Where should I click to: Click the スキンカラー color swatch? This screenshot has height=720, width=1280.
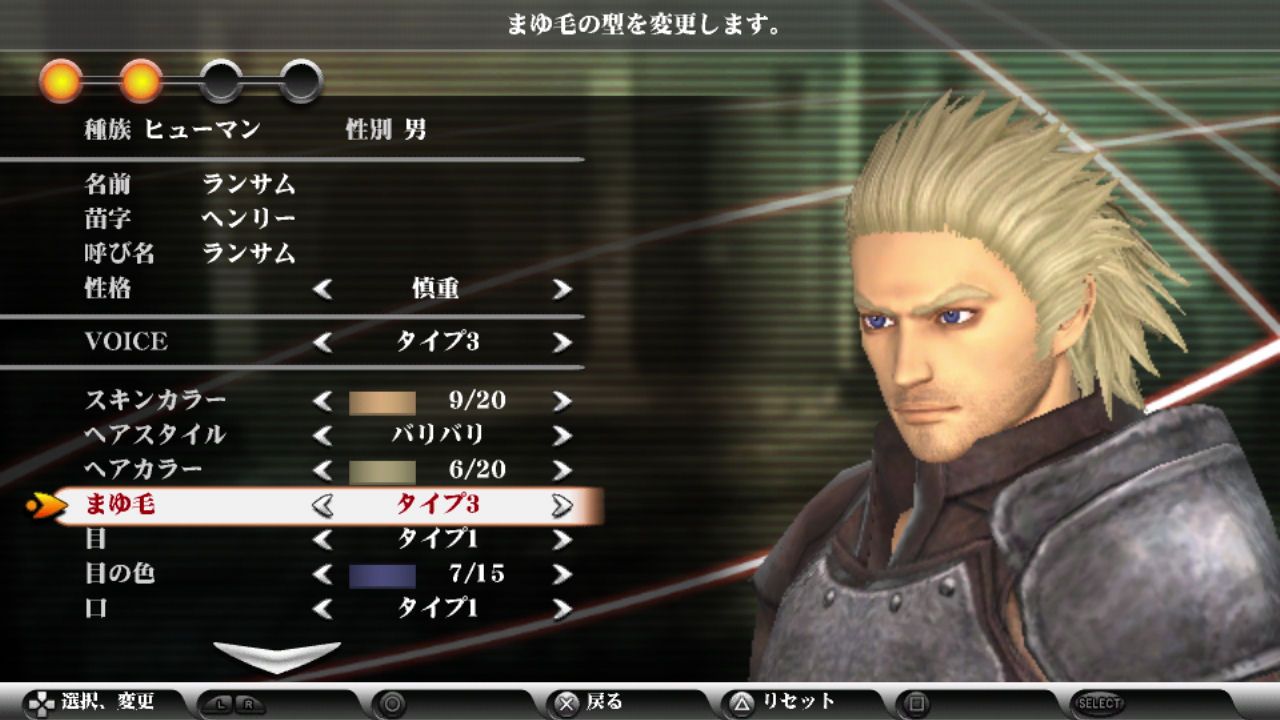pyautogui.click(x=380, y=402)
